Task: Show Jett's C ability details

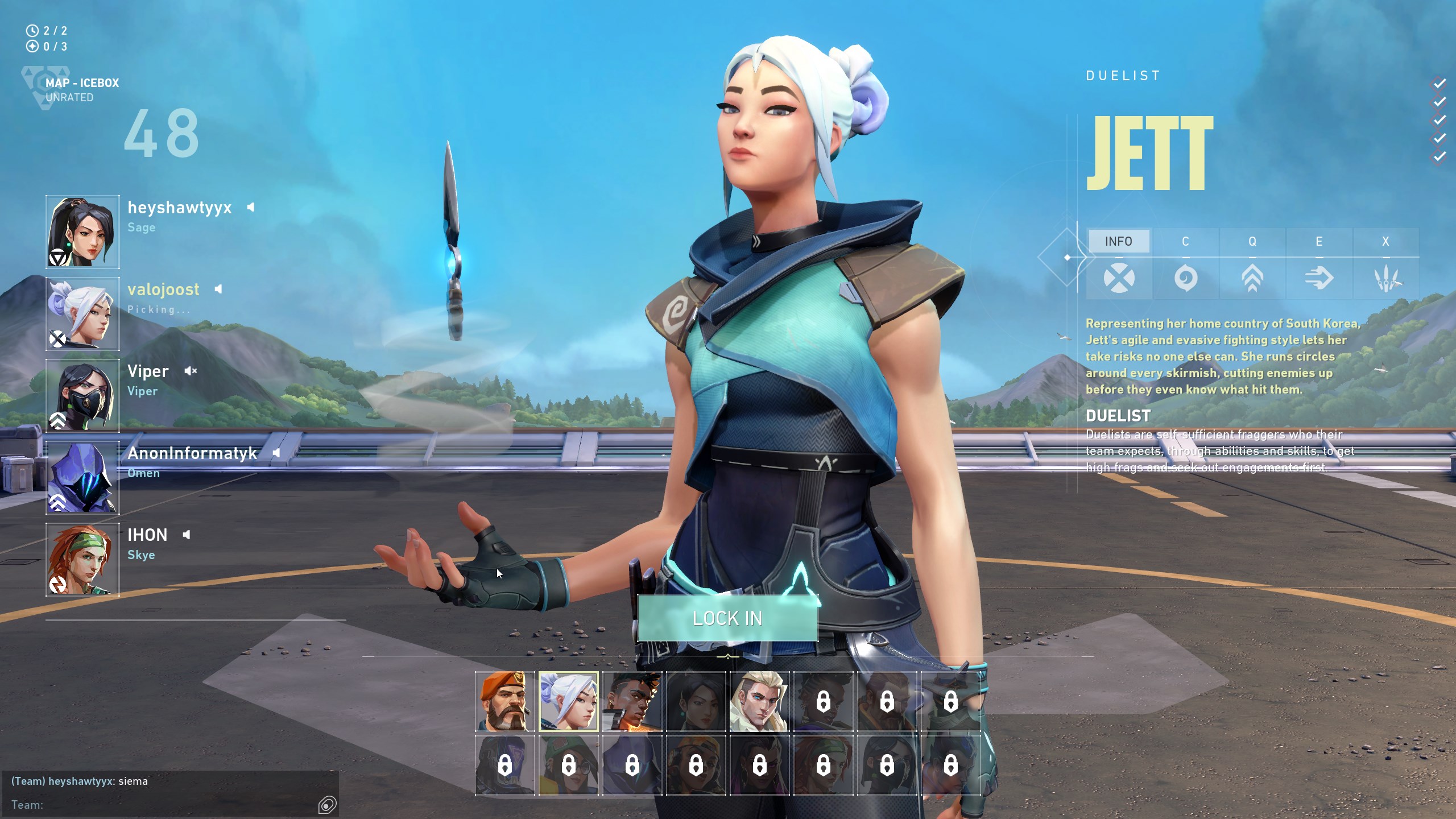Action: point(1185,241)
